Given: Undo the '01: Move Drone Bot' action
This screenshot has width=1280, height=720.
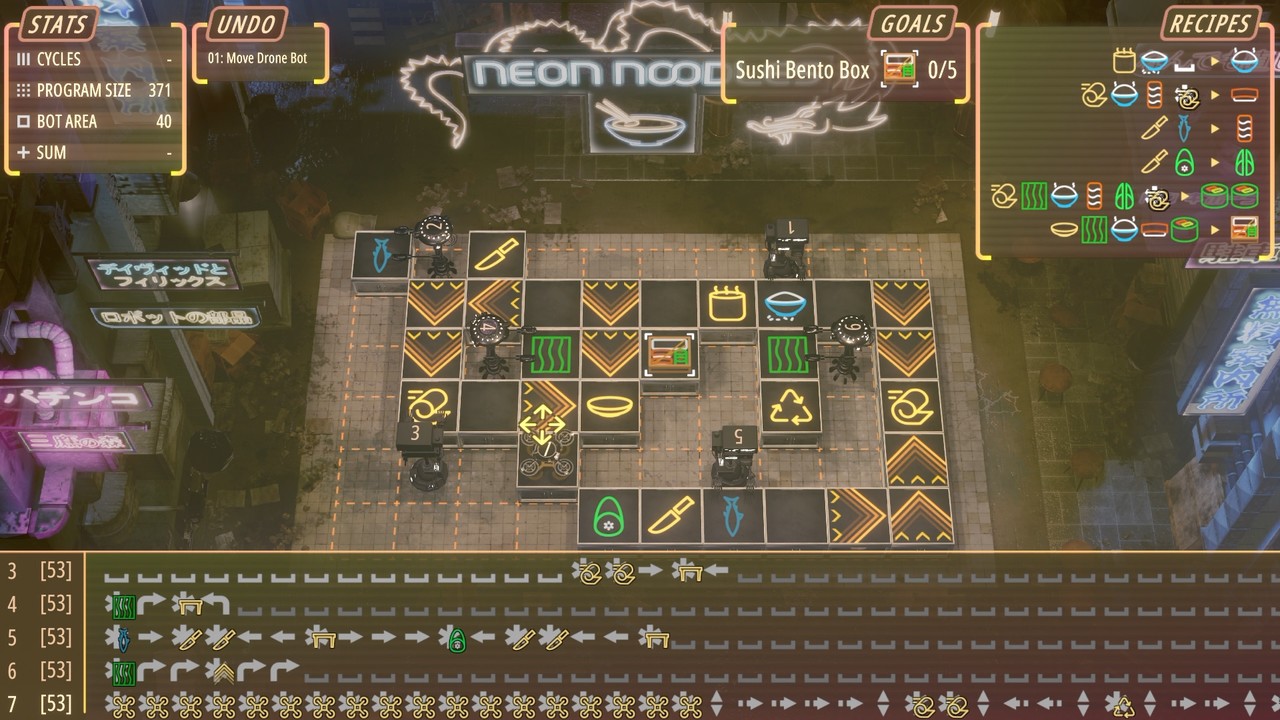Looking at the screenshot, I should (258, 56).
